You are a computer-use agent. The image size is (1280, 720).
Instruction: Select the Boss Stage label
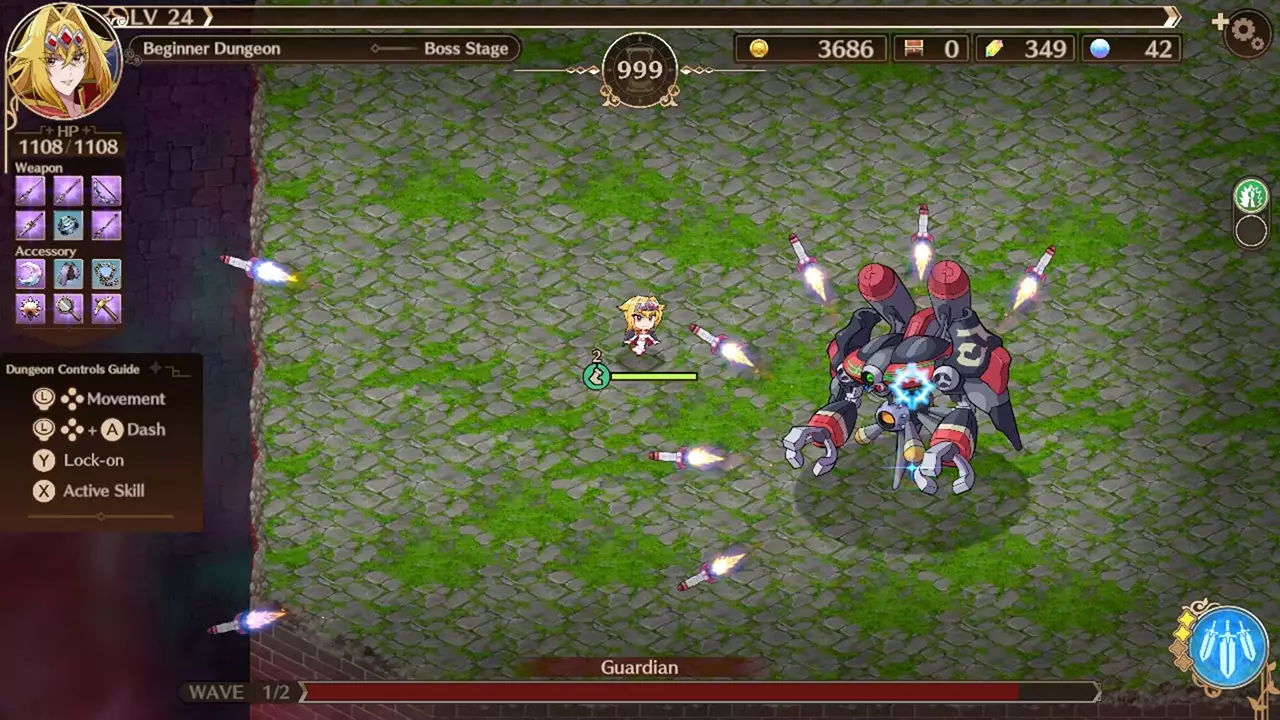pyautogui.click(x=466, y=48)
